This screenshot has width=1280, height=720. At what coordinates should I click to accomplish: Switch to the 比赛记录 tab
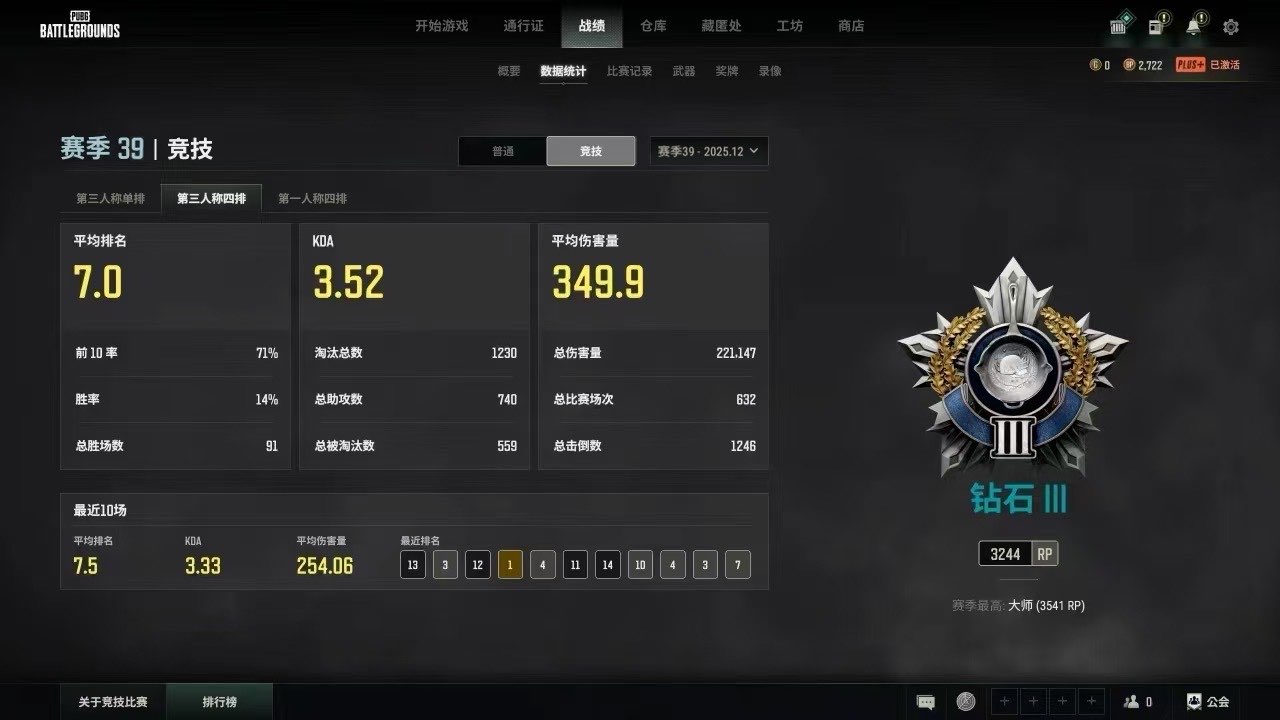[628, 72]
